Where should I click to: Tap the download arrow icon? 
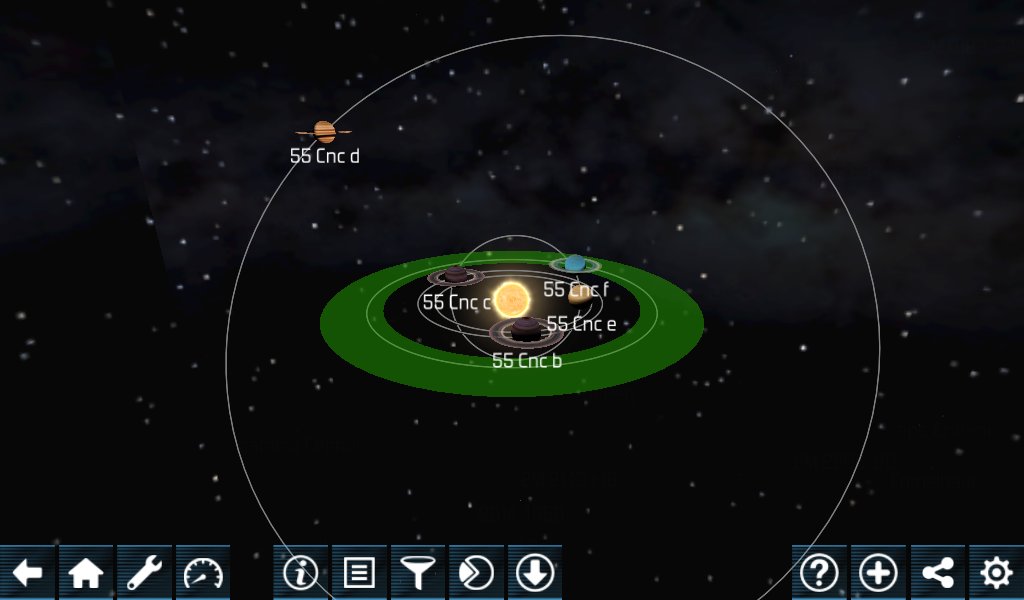pos(535,573)
